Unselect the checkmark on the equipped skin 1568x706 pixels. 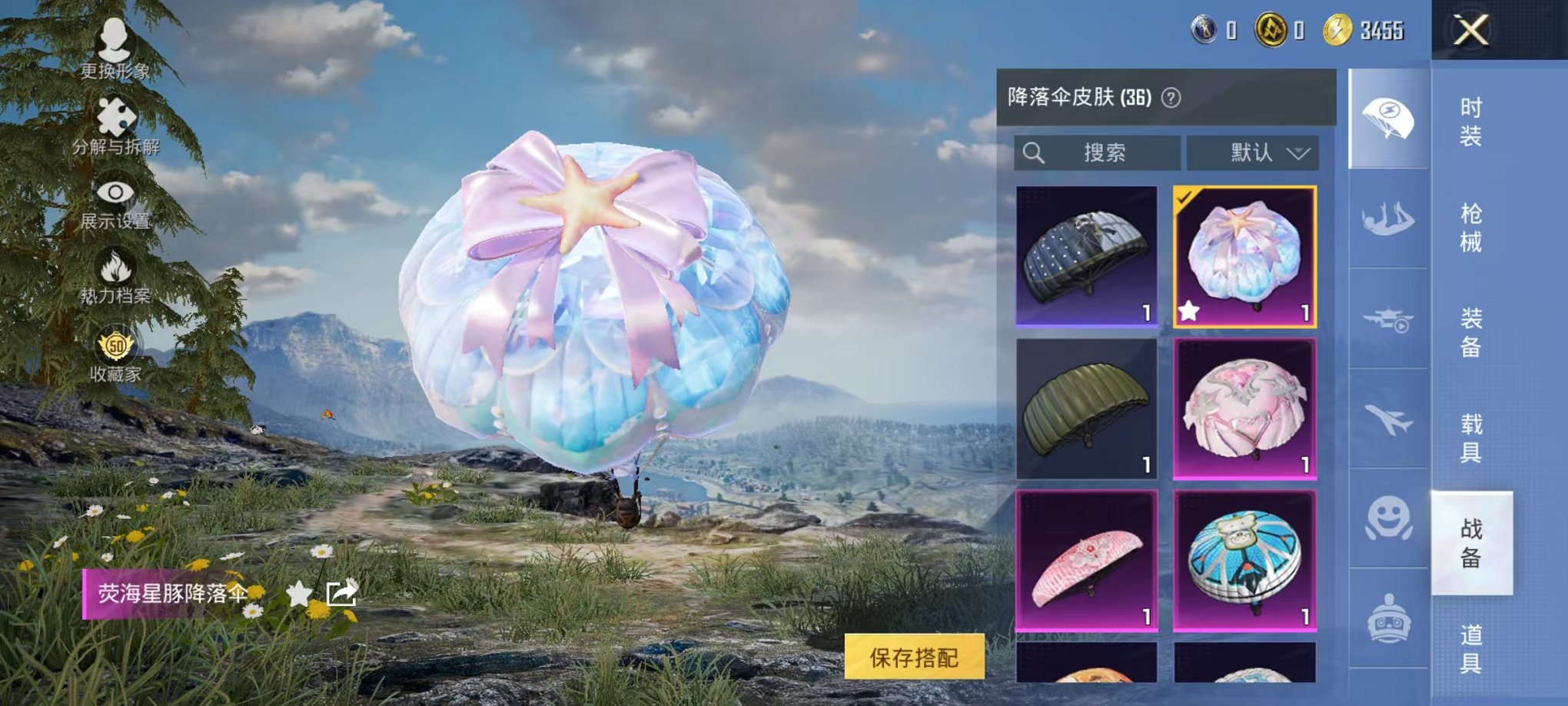[1184, 195]
